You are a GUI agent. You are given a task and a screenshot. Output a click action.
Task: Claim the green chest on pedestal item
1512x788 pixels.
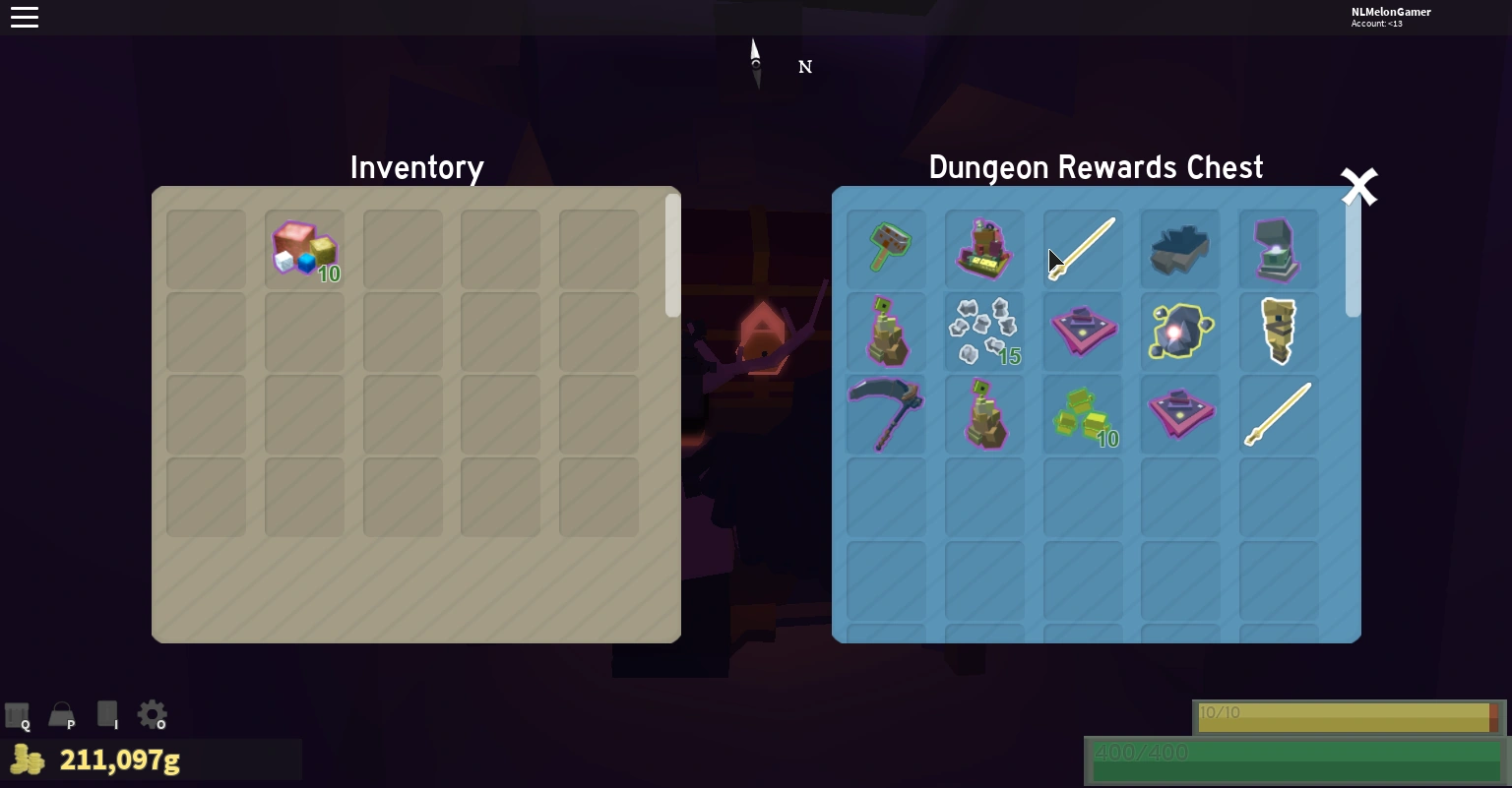tap(1279, 249)
